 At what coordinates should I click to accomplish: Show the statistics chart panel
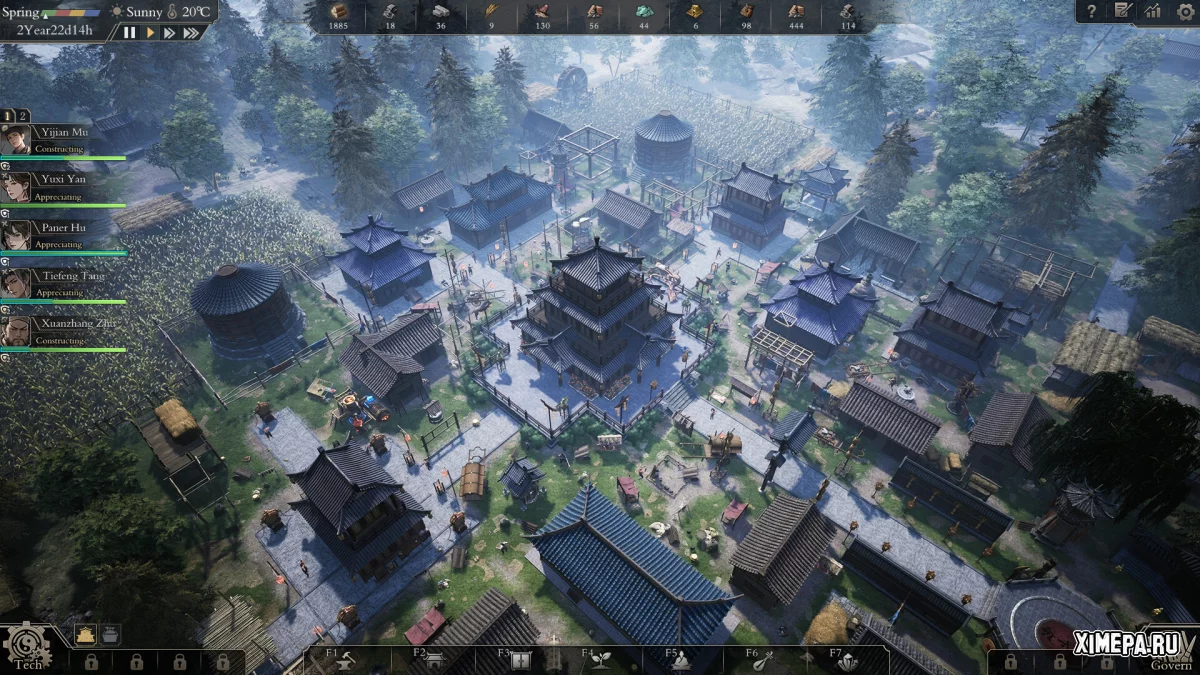point(1153,11)
